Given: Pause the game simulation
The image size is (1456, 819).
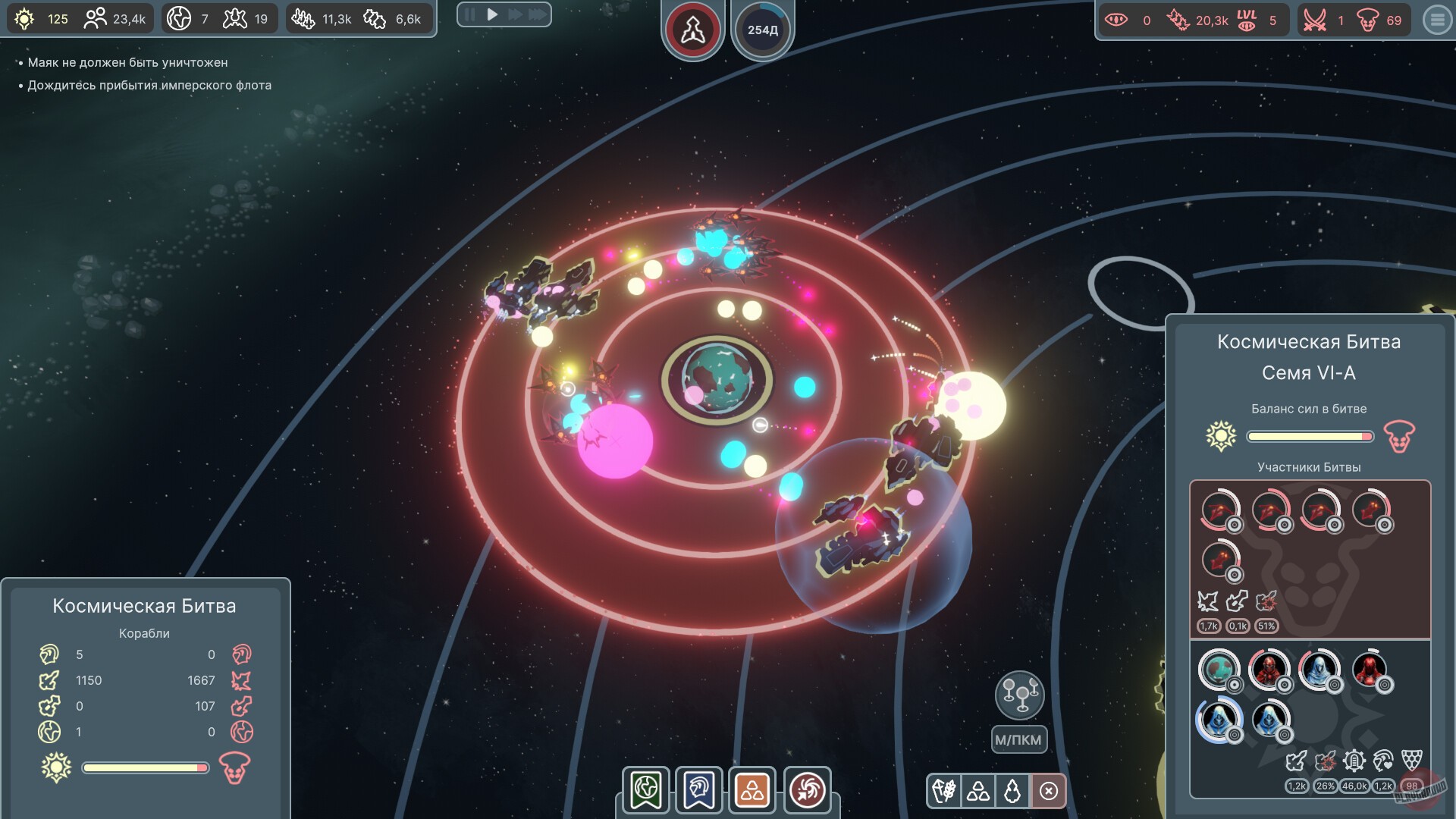Looking at the screenshot, I should (469, 14).
